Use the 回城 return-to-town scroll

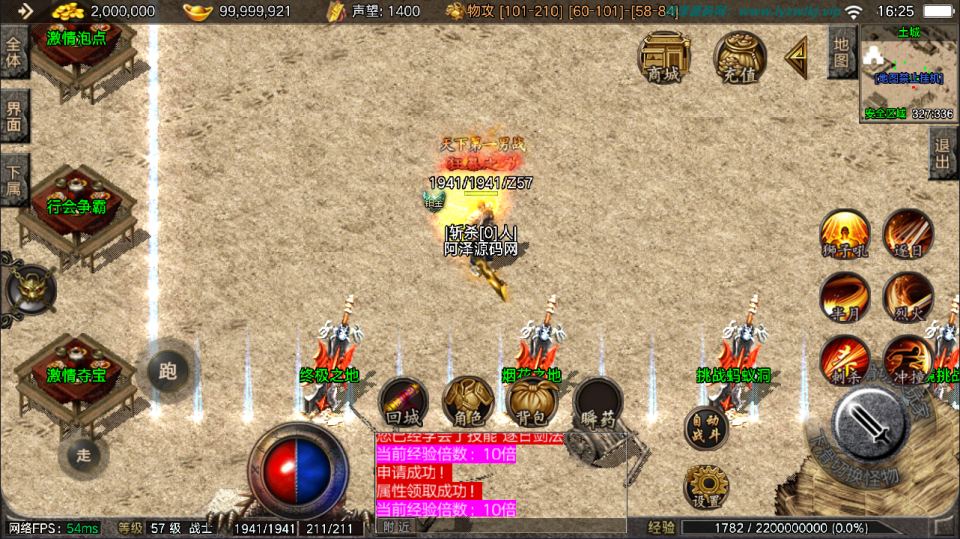(403, 402)
